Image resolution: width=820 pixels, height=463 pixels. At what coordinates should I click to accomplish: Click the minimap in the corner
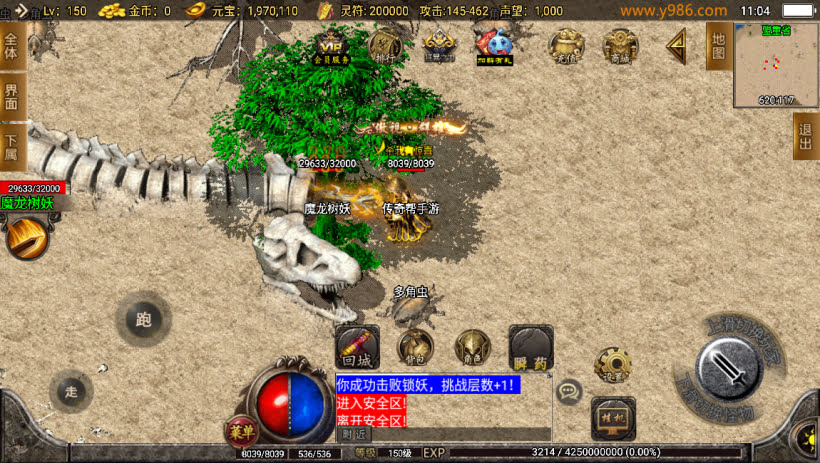[x=775, y=64]
